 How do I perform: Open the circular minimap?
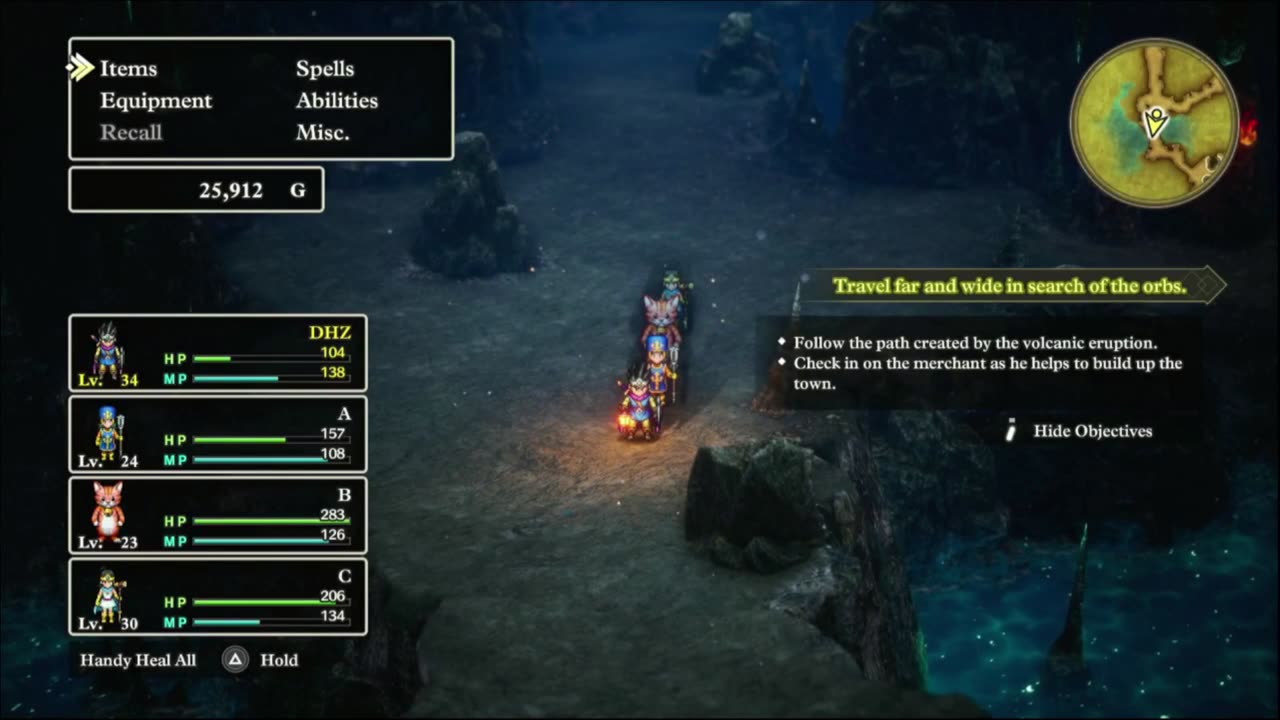pos(1155,123)
